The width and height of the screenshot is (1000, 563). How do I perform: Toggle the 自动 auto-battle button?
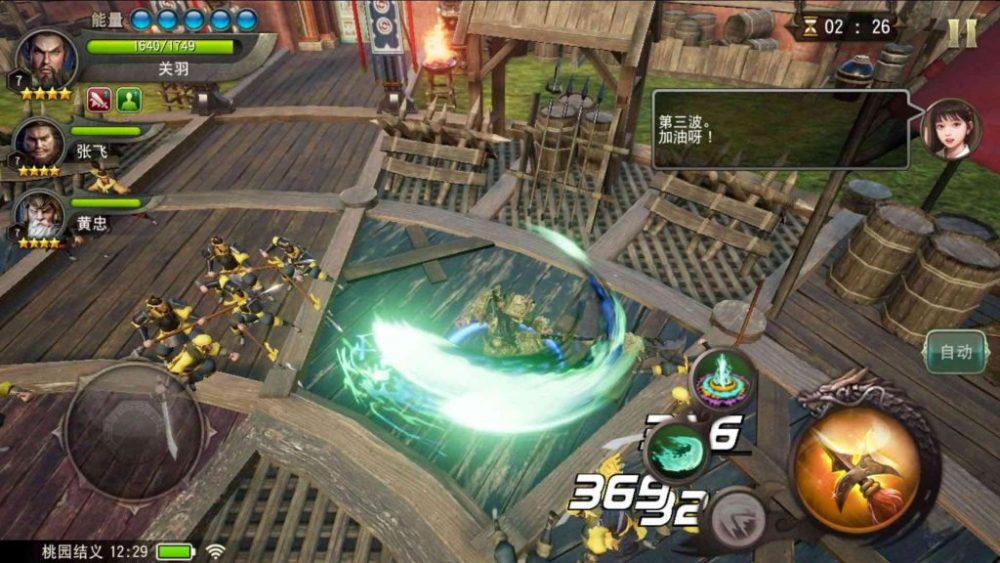955,352
